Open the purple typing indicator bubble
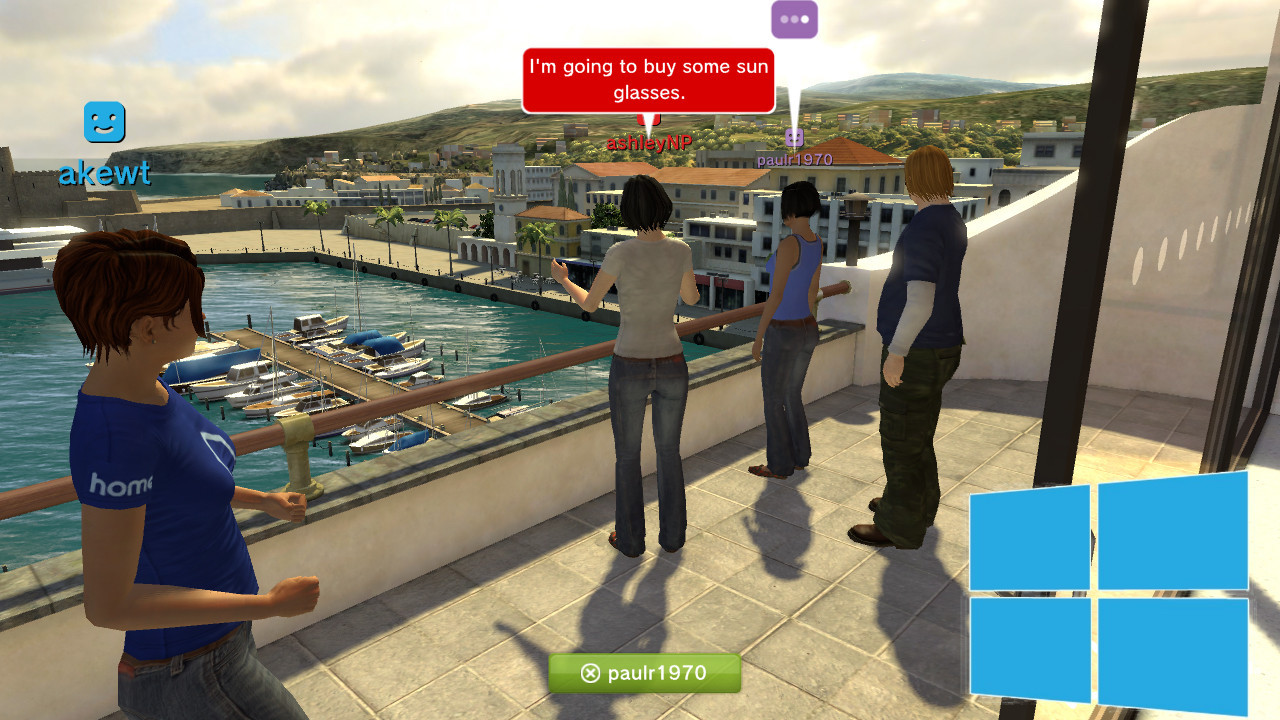 point(794,19)
